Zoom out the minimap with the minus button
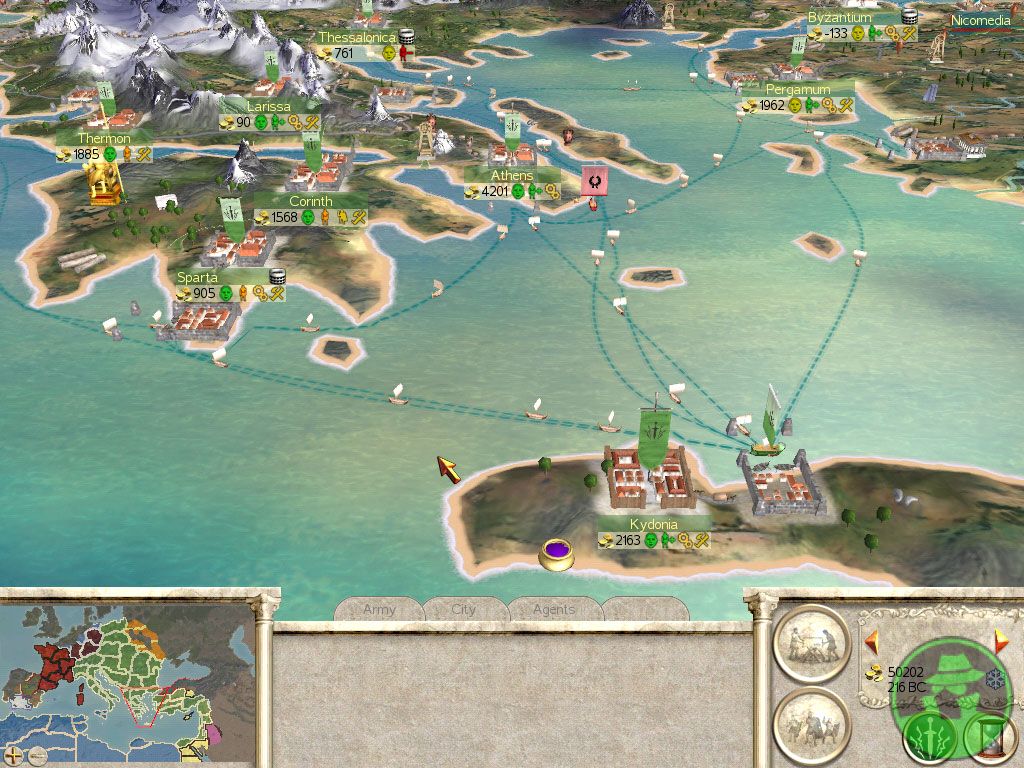This screenshot has width=1024, height=768. pos(36,755)
